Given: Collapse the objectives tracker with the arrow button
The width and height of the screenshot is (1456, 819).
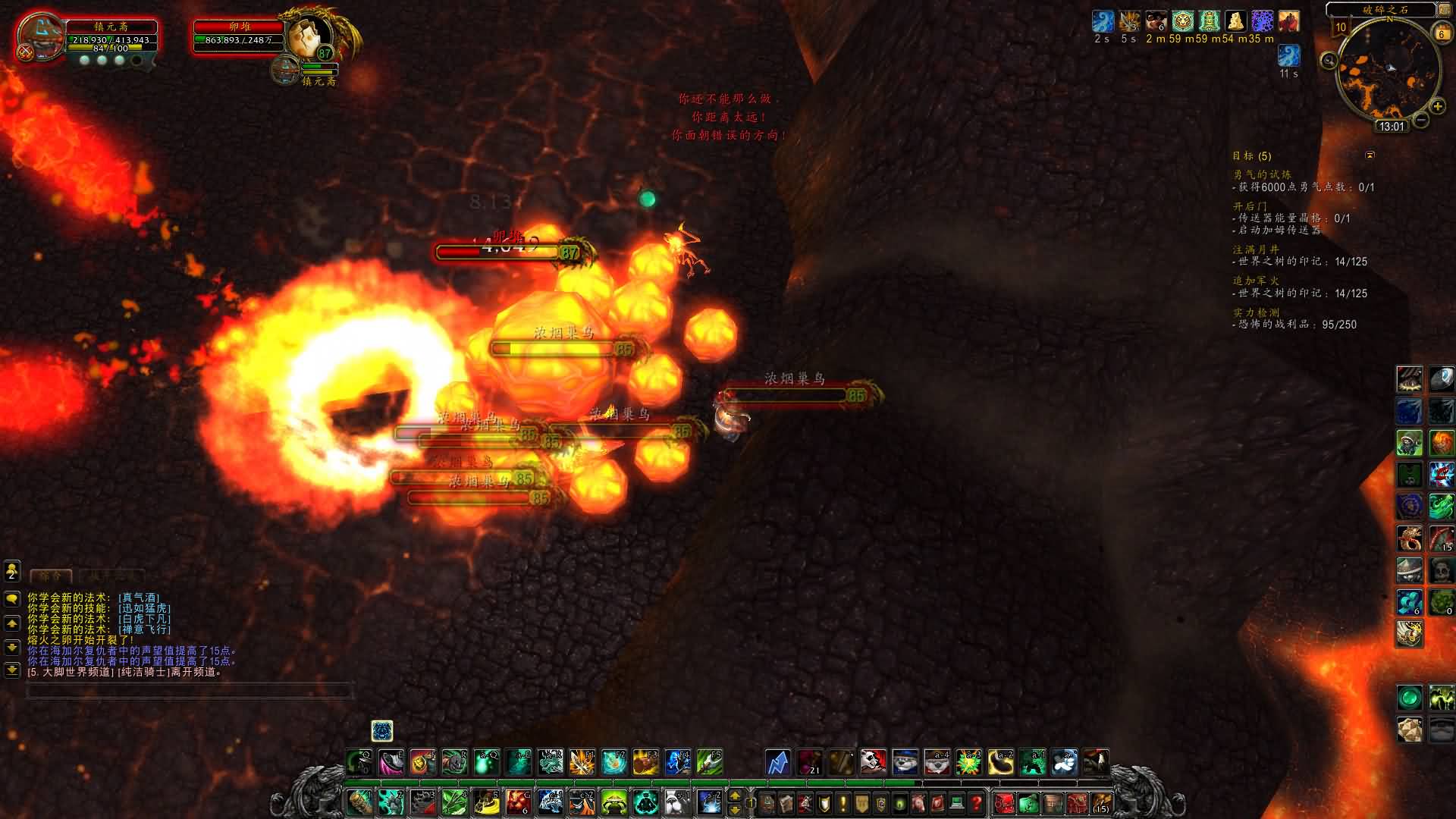Looking at the screenshot, I should point(1370,155).
